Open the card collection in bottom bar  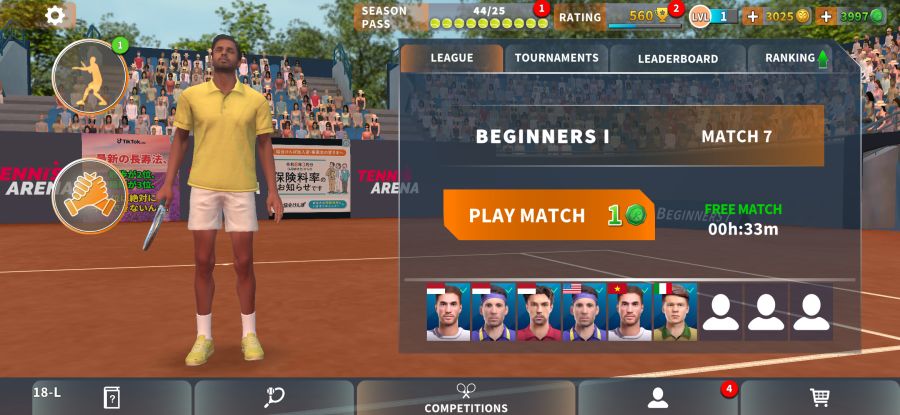111,398
